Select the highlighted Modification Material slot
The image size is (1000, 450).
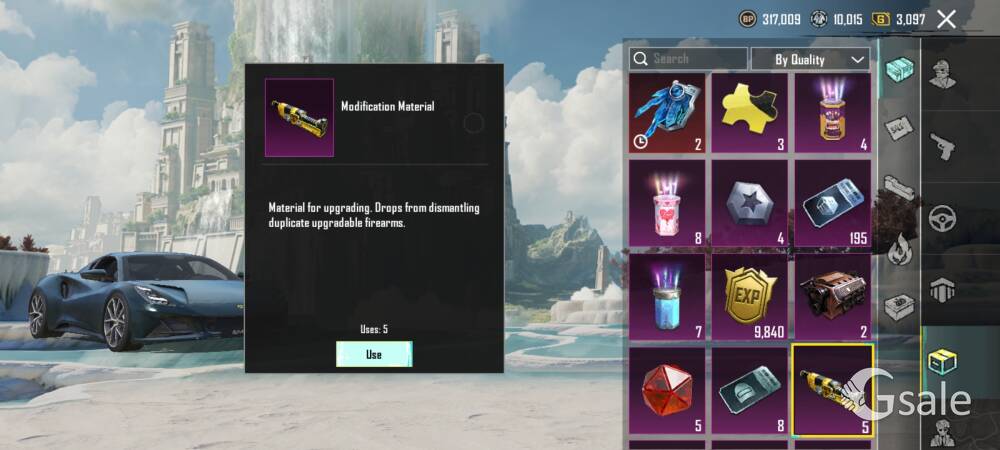tap(832, 390)
